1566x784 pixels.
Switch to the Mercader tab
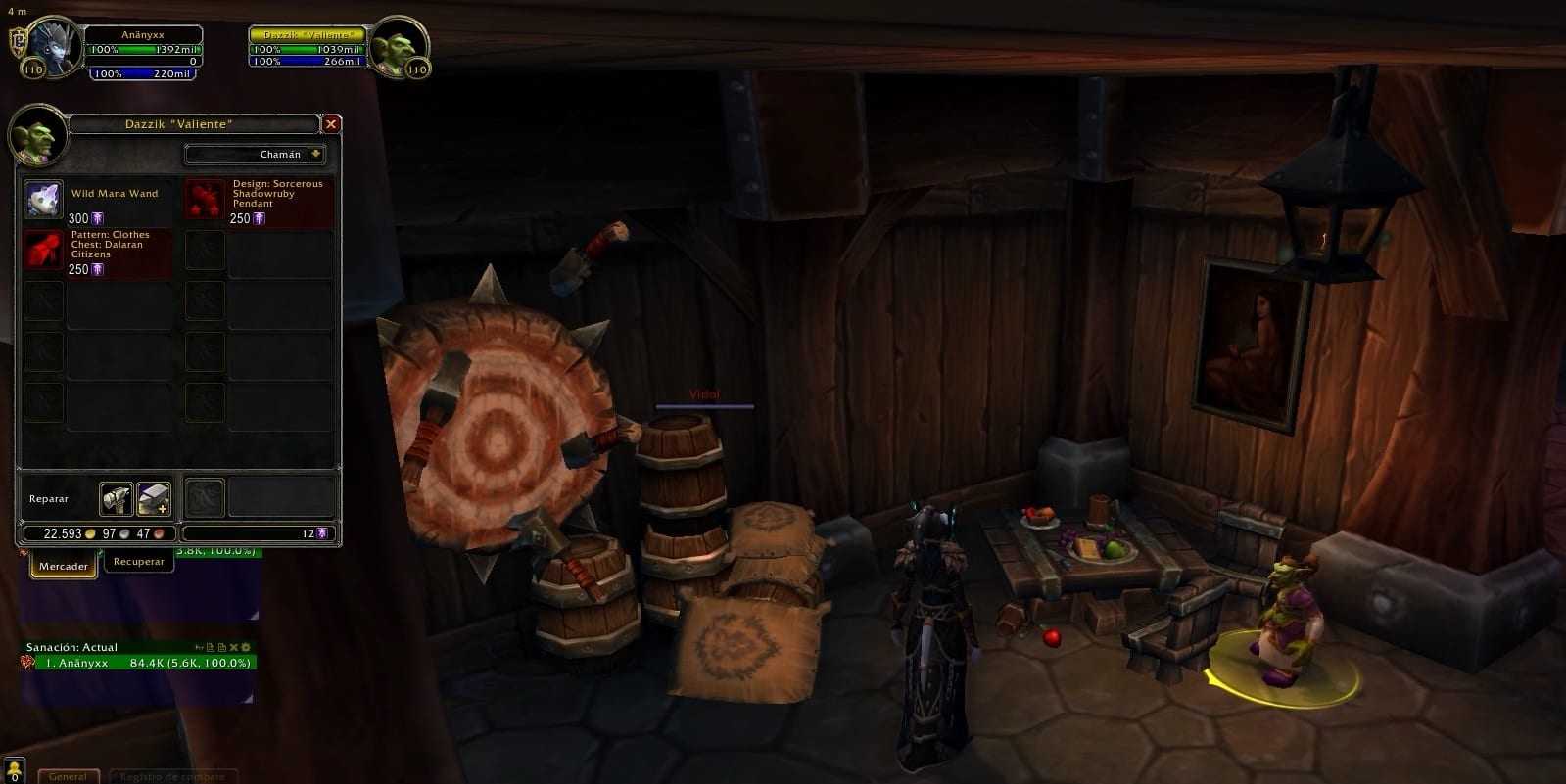click(64, 566)
